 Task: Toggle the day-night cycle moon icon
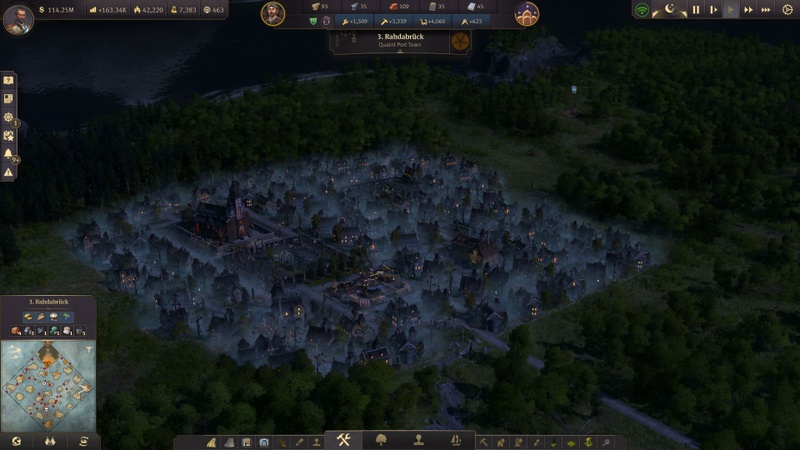669,10
